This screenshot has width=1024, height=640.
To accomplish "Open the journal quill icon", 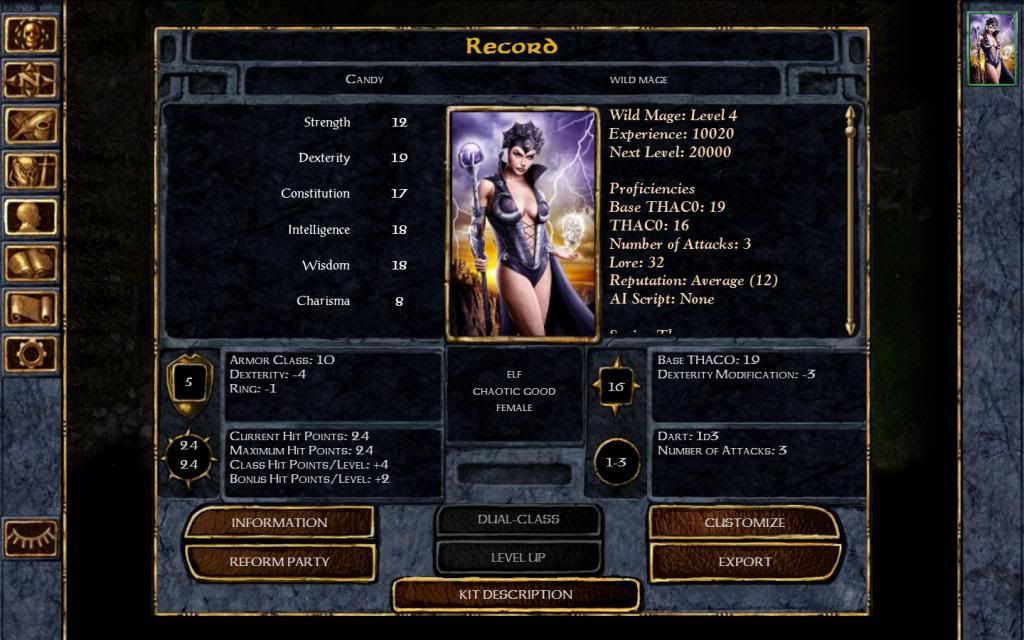I will (30, 126).
